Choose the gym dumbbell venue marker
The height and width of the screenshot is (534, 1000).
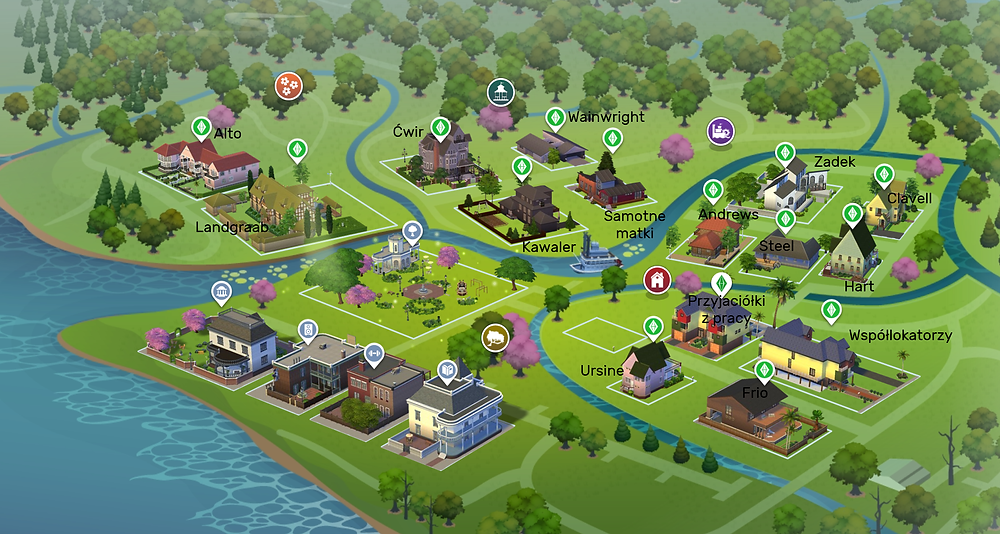click(x=375, y=352)
